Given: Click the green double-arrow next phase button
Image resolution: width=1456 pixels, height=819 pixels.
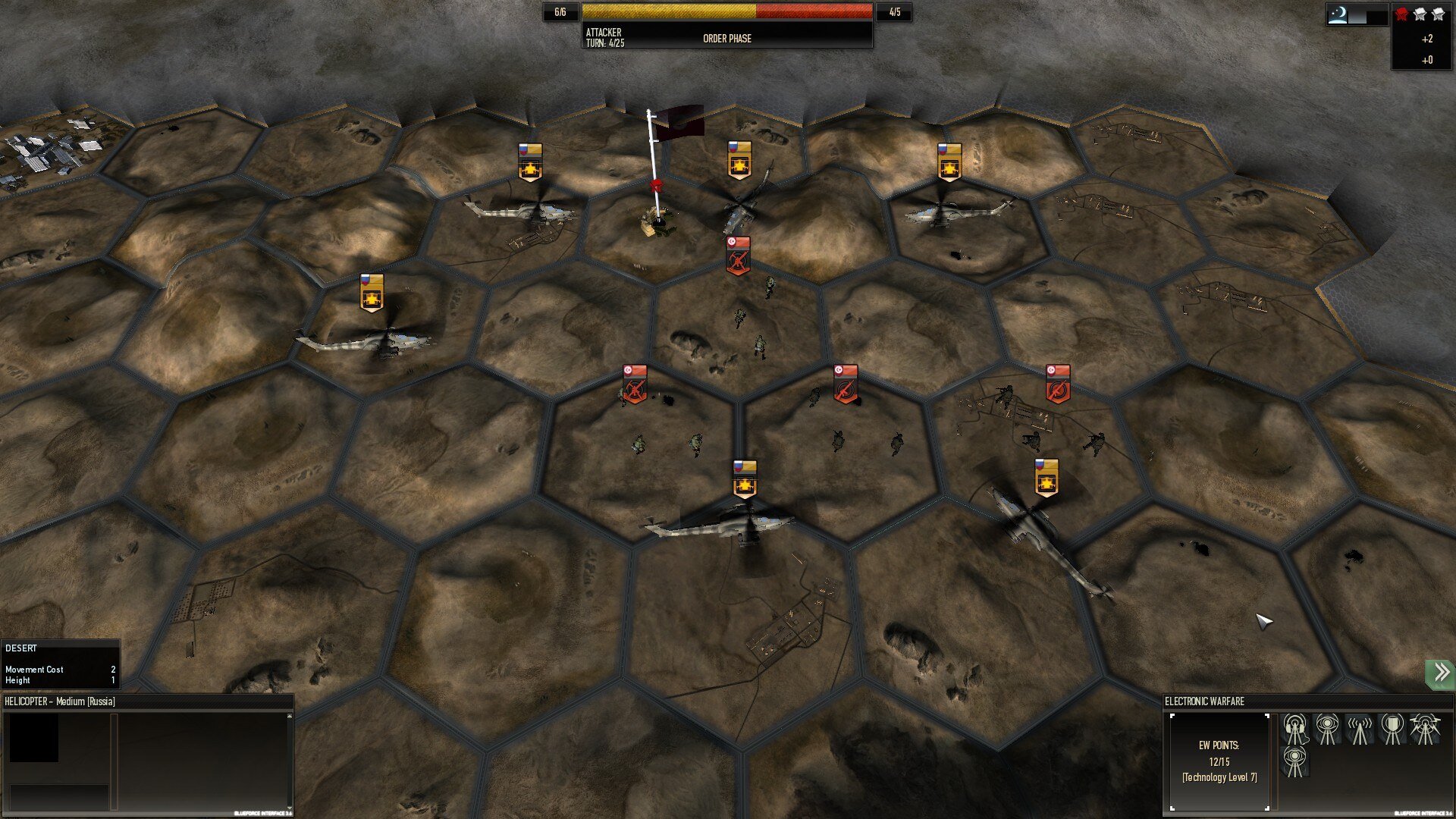Looking at the screenshot, I should (x=1440, y=673).
